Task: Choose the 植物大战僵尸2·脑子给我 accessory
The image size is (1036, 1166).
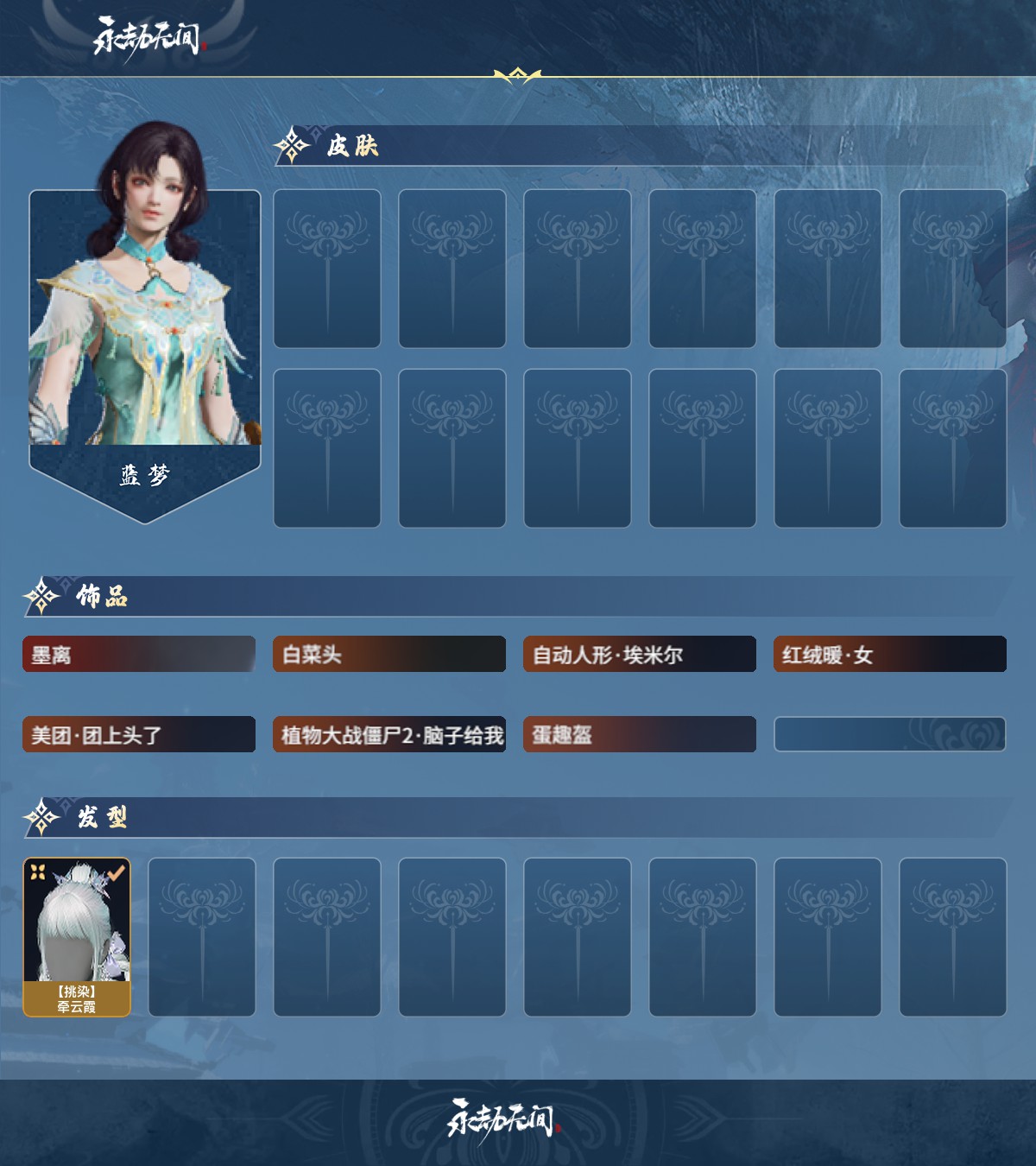Action: 389,735
